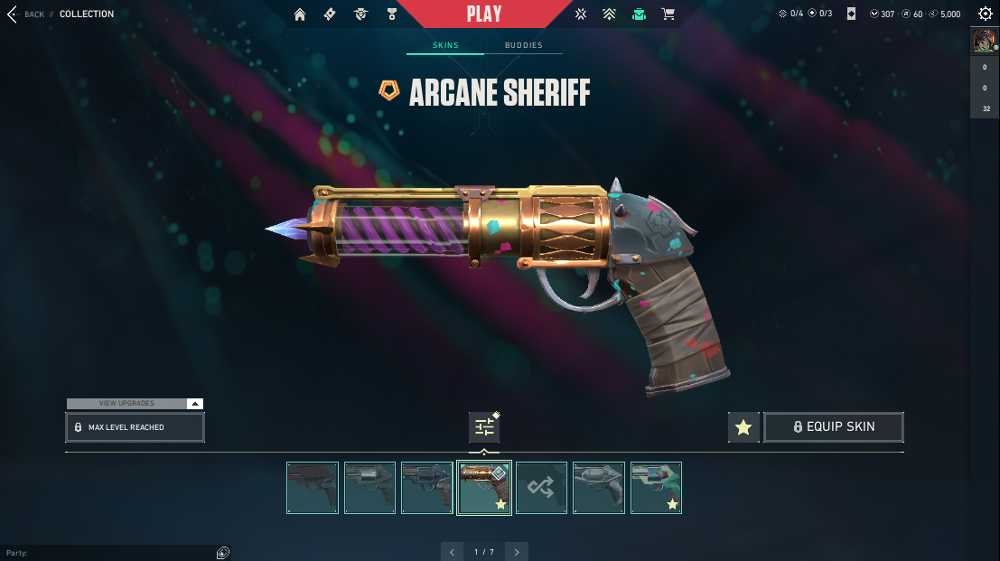Open the store shopping cart
The height and width of the screenshot is (561, 1000).
tap(668, 14)
